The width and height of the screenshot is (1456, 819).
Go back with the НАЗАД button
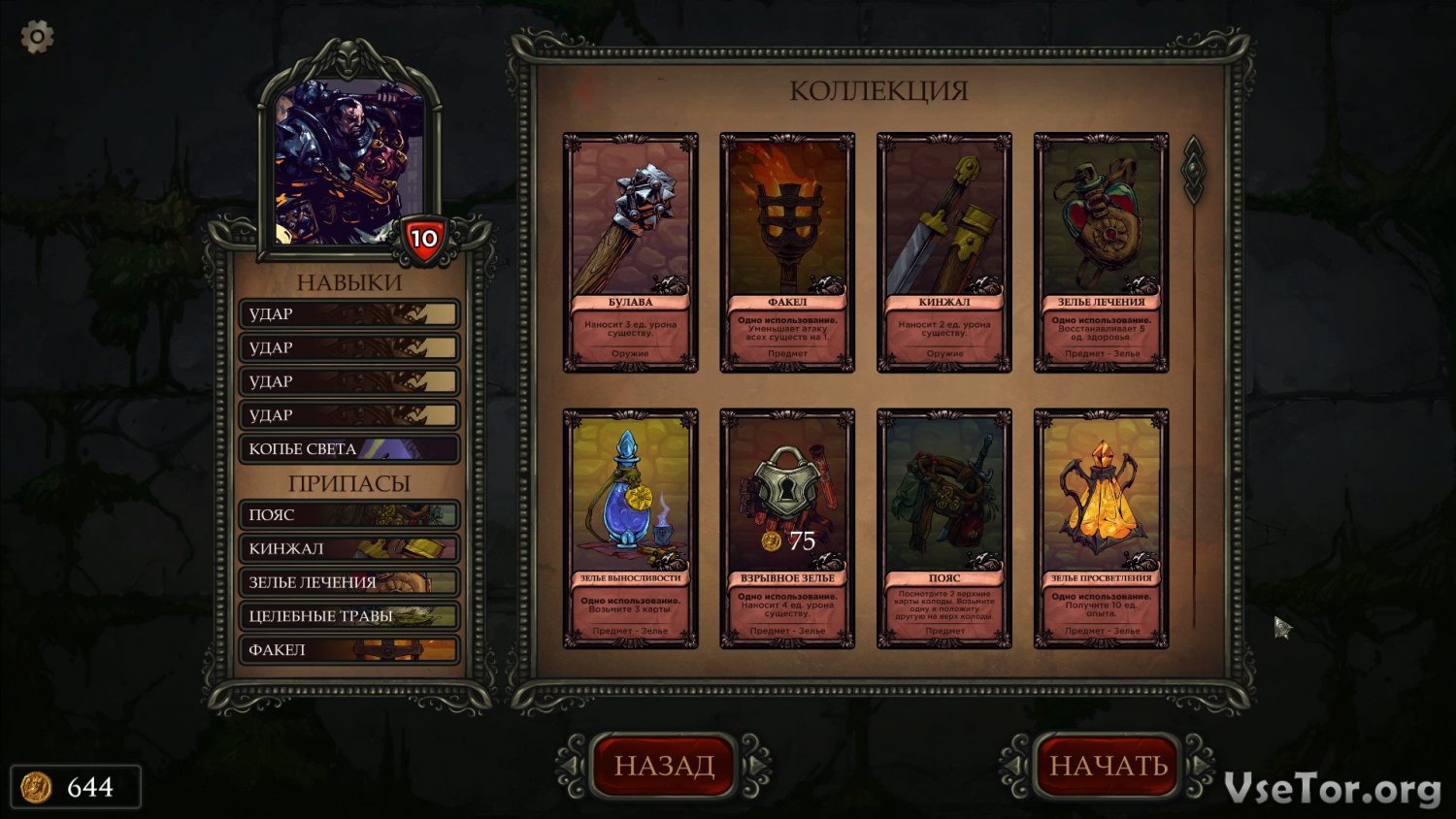664,766
